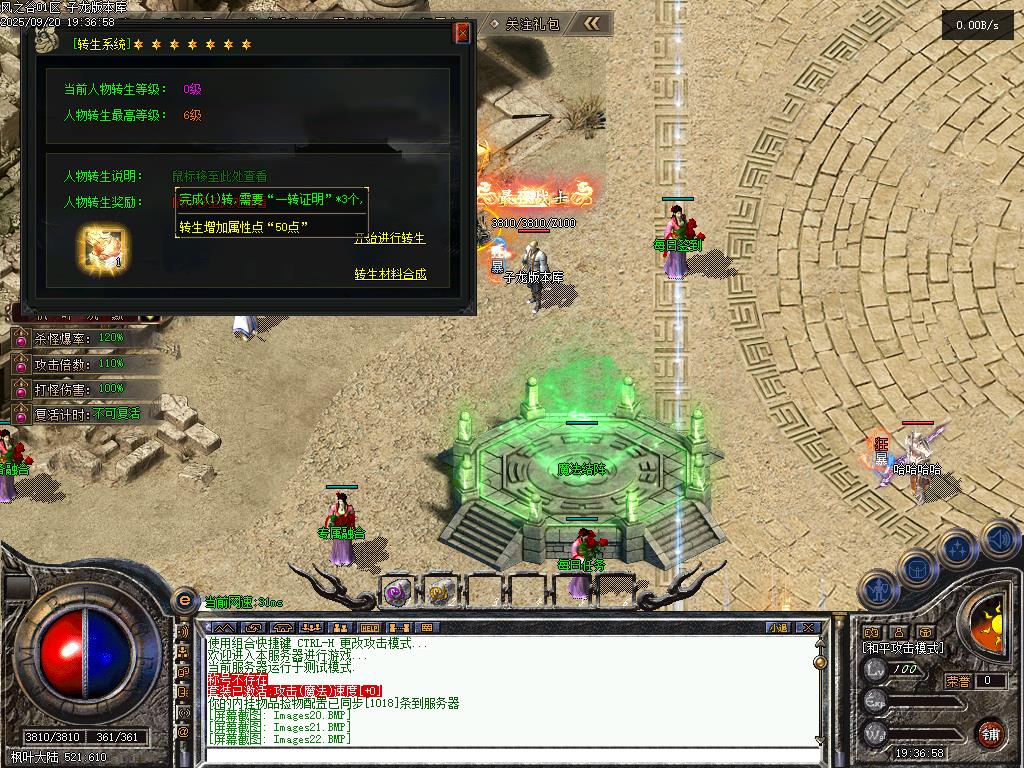The height and width of the screenshot is (768, 1024).
Task: Use the purple scroll in the hotbar
Action: point(397,592)
